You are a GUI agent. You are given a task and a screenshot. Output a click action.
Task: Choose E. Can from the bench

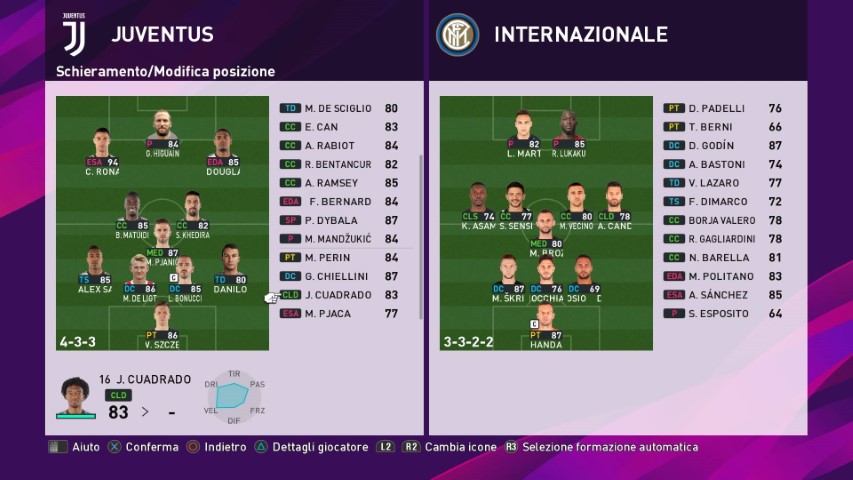click(x=338, y=127)
